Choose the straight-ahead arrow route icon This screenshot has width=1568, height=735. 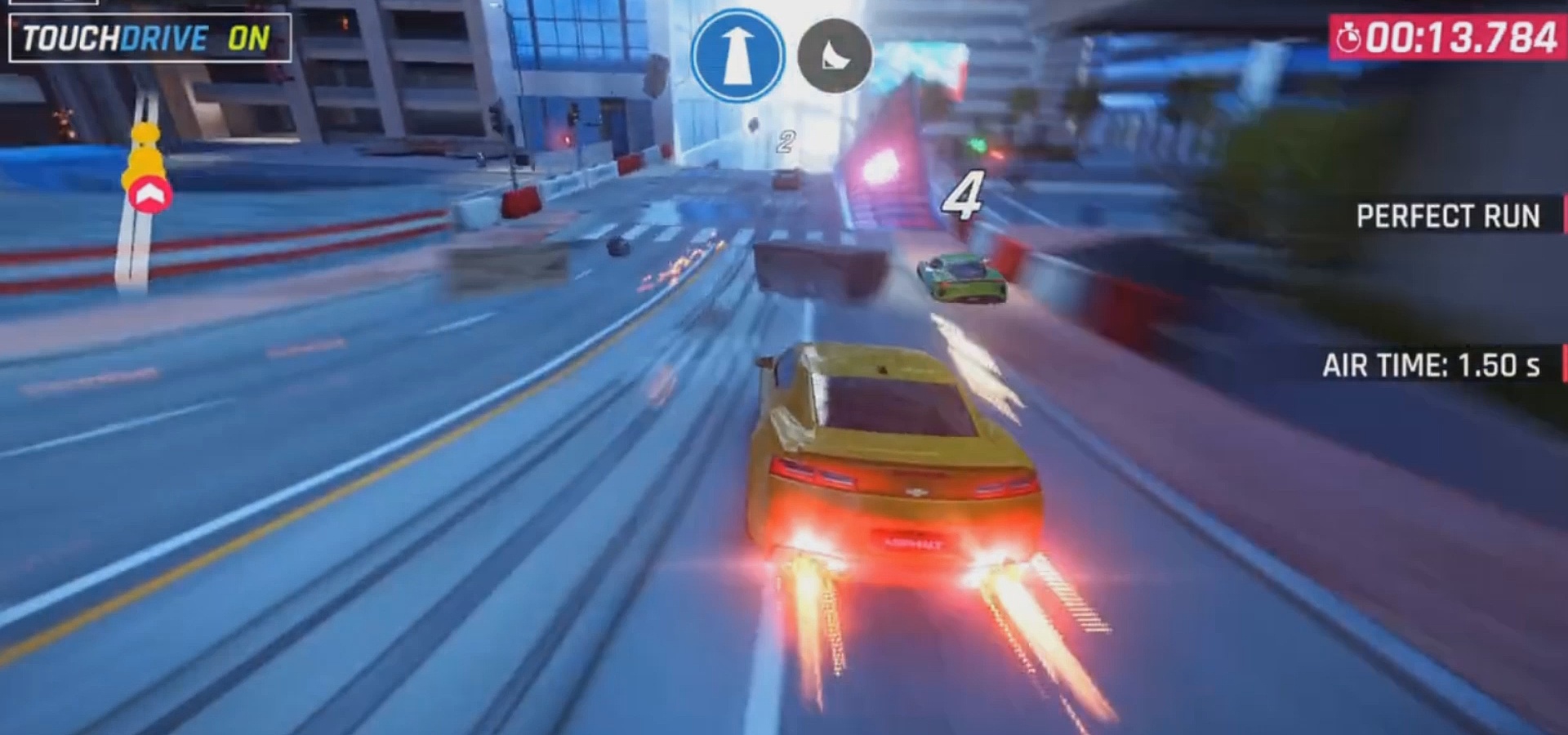click(x=737, y=56)
